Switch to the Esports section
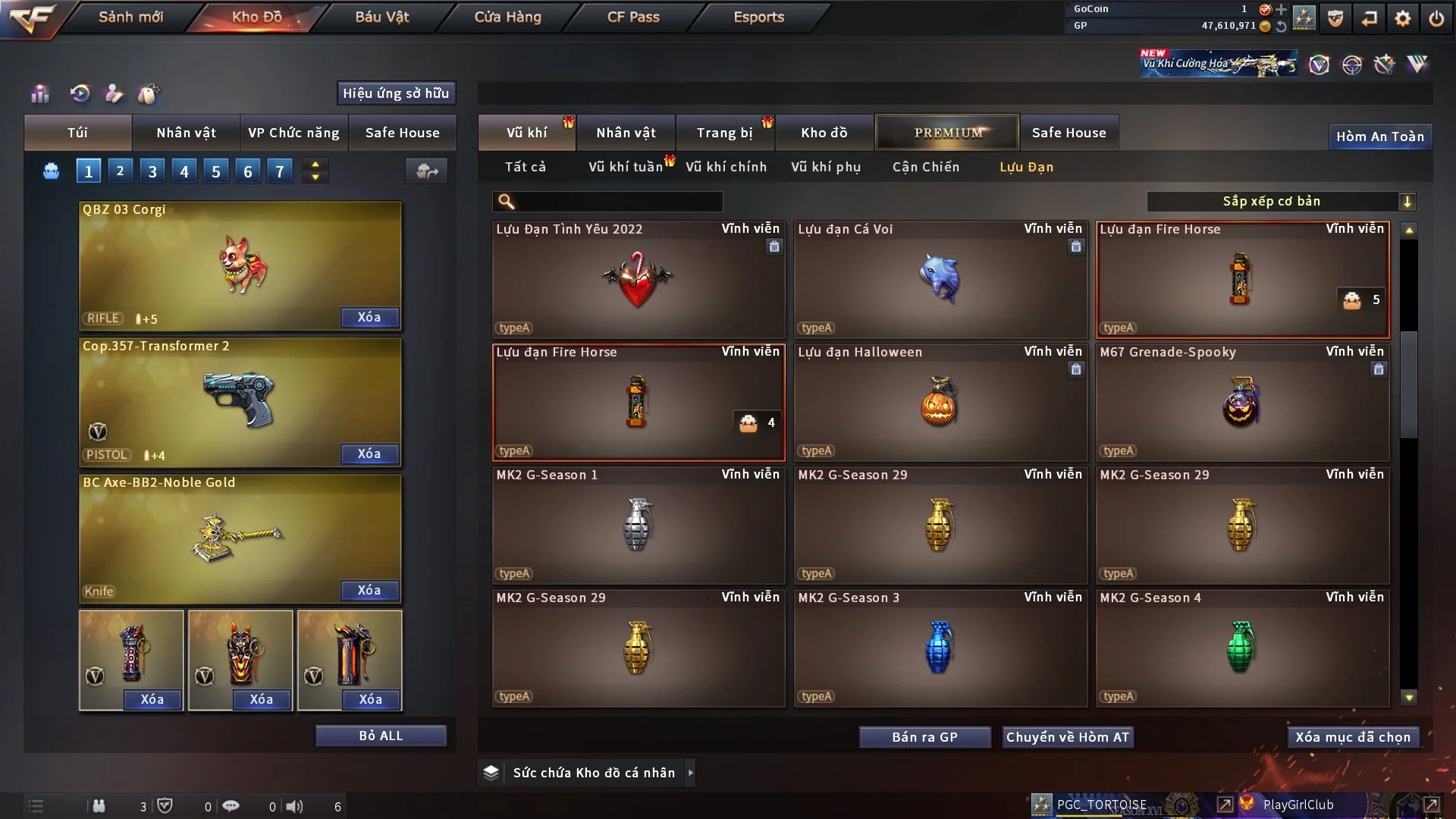This screenshot has width=1456, height=819. 758,17
